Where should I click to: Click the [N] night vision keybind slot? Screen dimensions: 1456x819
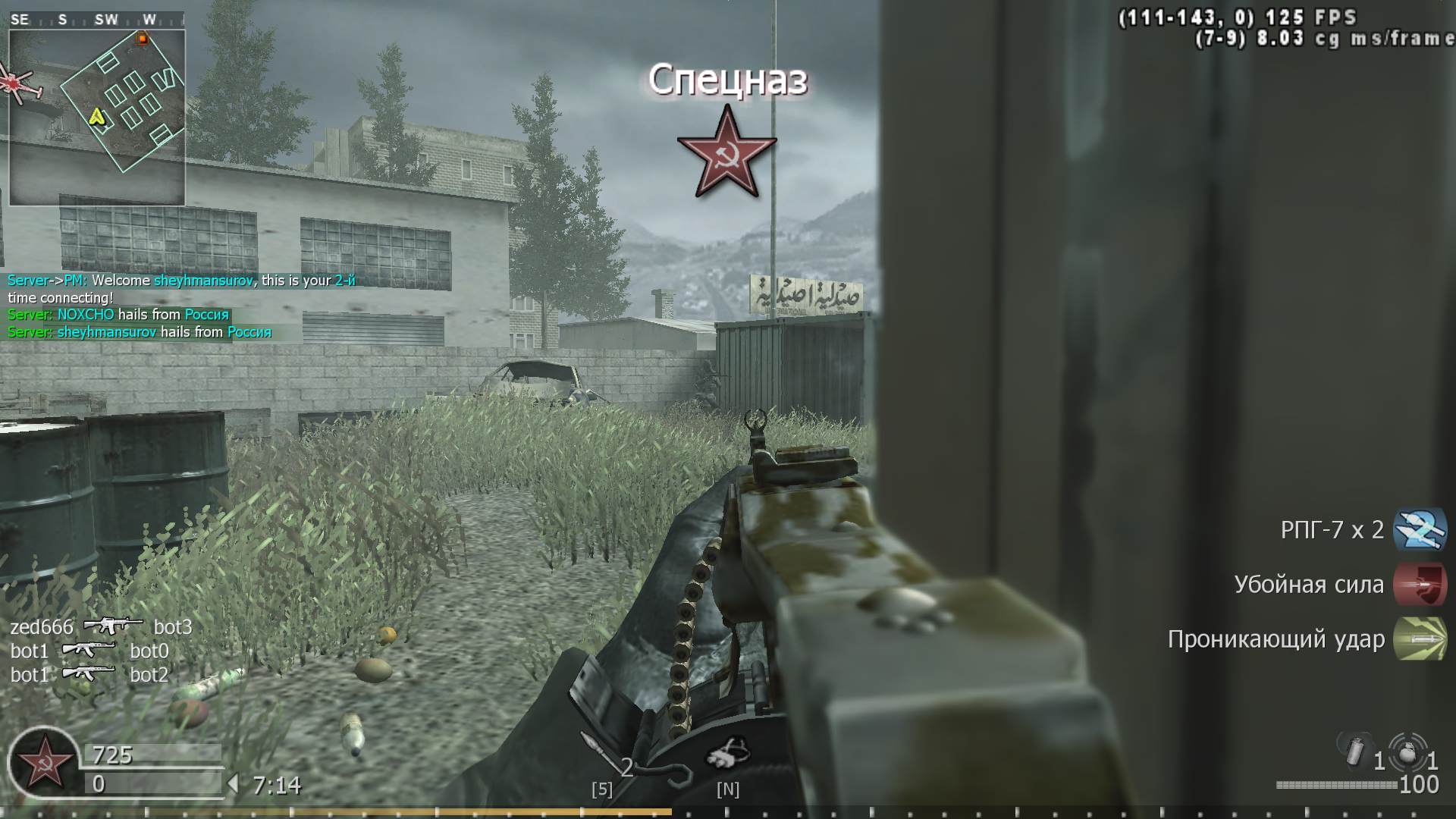(728, 789)
